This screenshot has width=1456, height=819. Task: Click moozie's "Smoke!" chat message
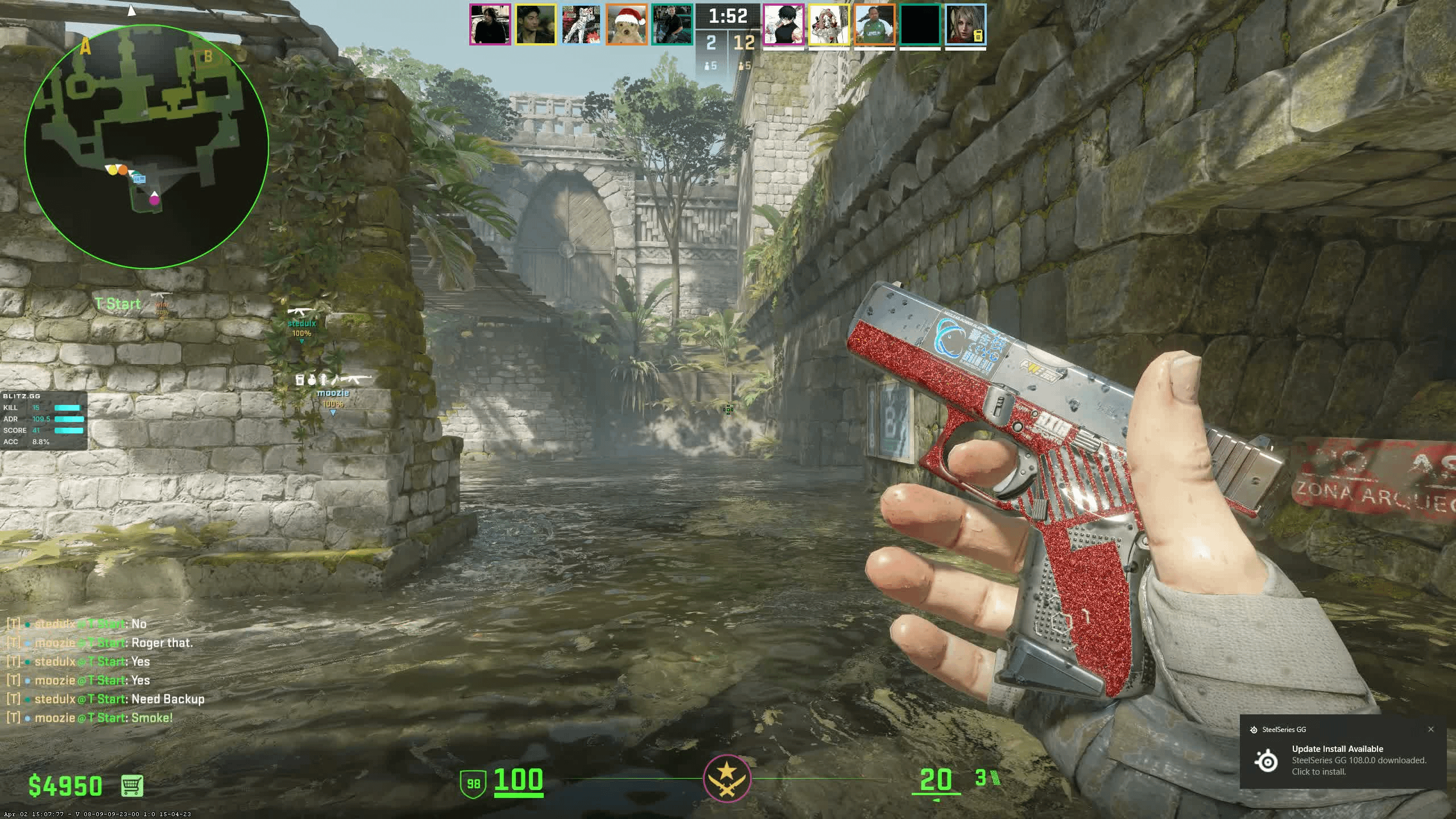[x=104, y=718]
